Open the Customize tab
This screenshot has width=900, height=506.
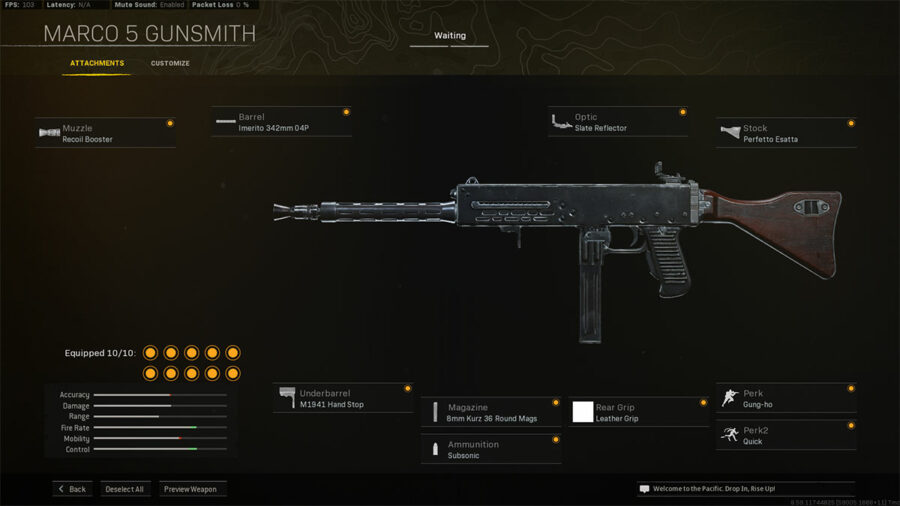(170, 63)
